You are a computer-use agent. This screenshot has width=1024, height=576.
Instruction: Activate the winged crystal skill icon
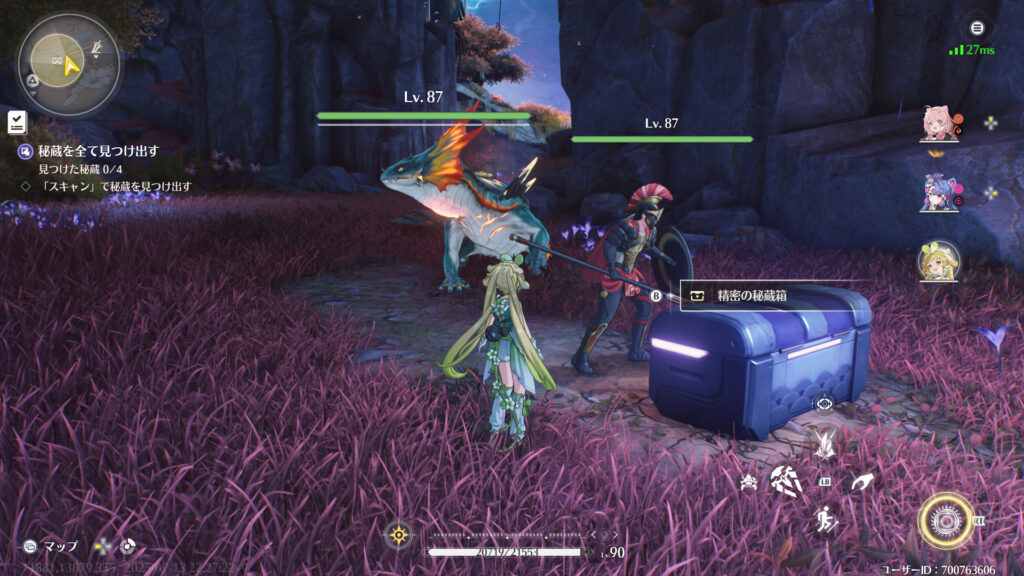(825, 443)
